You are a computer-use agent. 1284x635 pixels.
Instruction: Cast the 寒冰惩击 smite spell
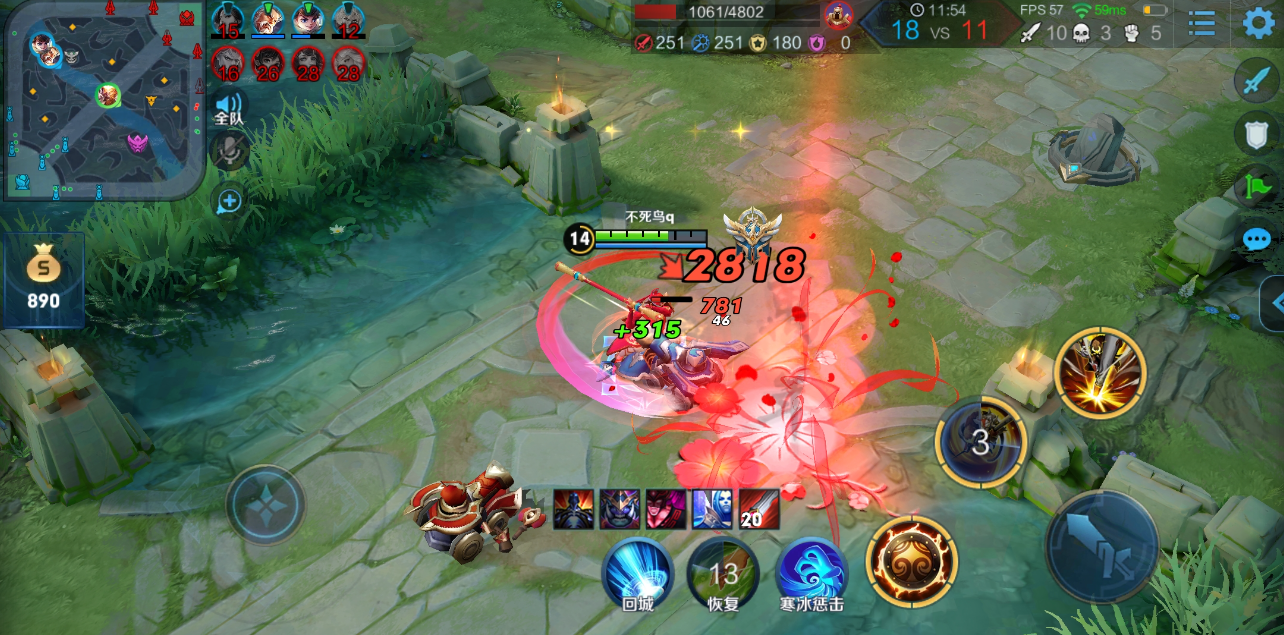pyautogui.click(x=811, y=573)
